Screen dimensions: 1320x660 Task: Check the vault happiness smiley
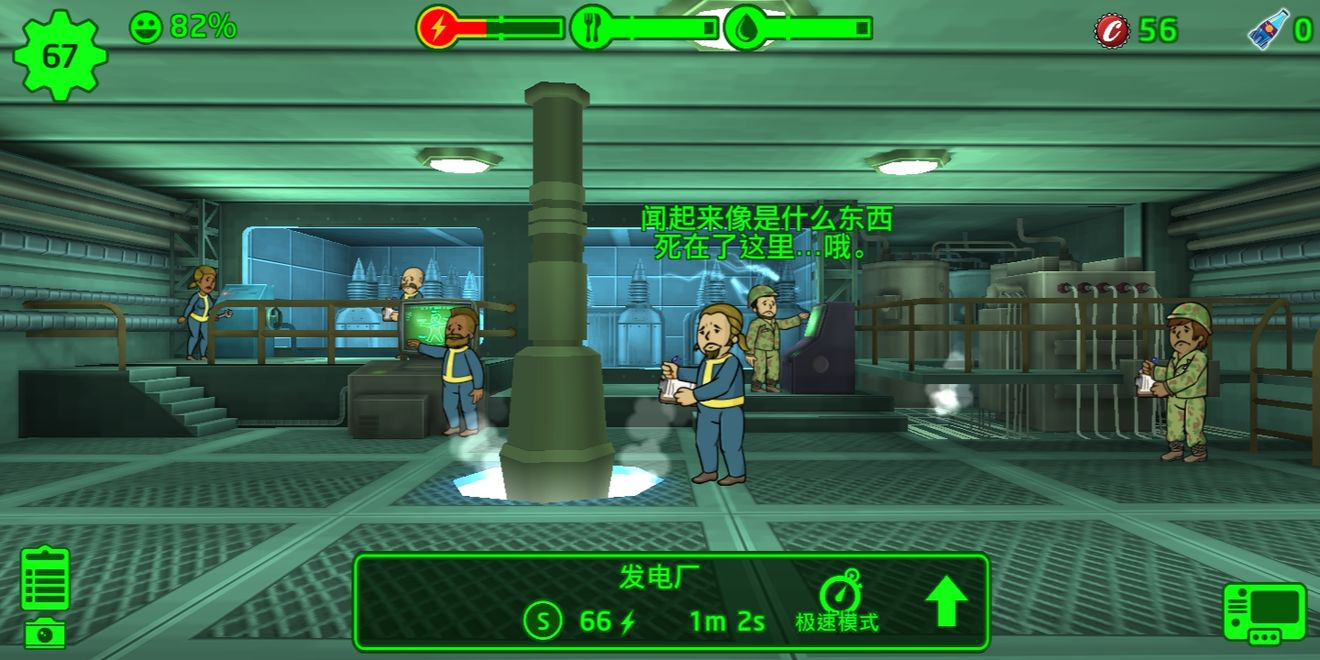coord(146,27)
